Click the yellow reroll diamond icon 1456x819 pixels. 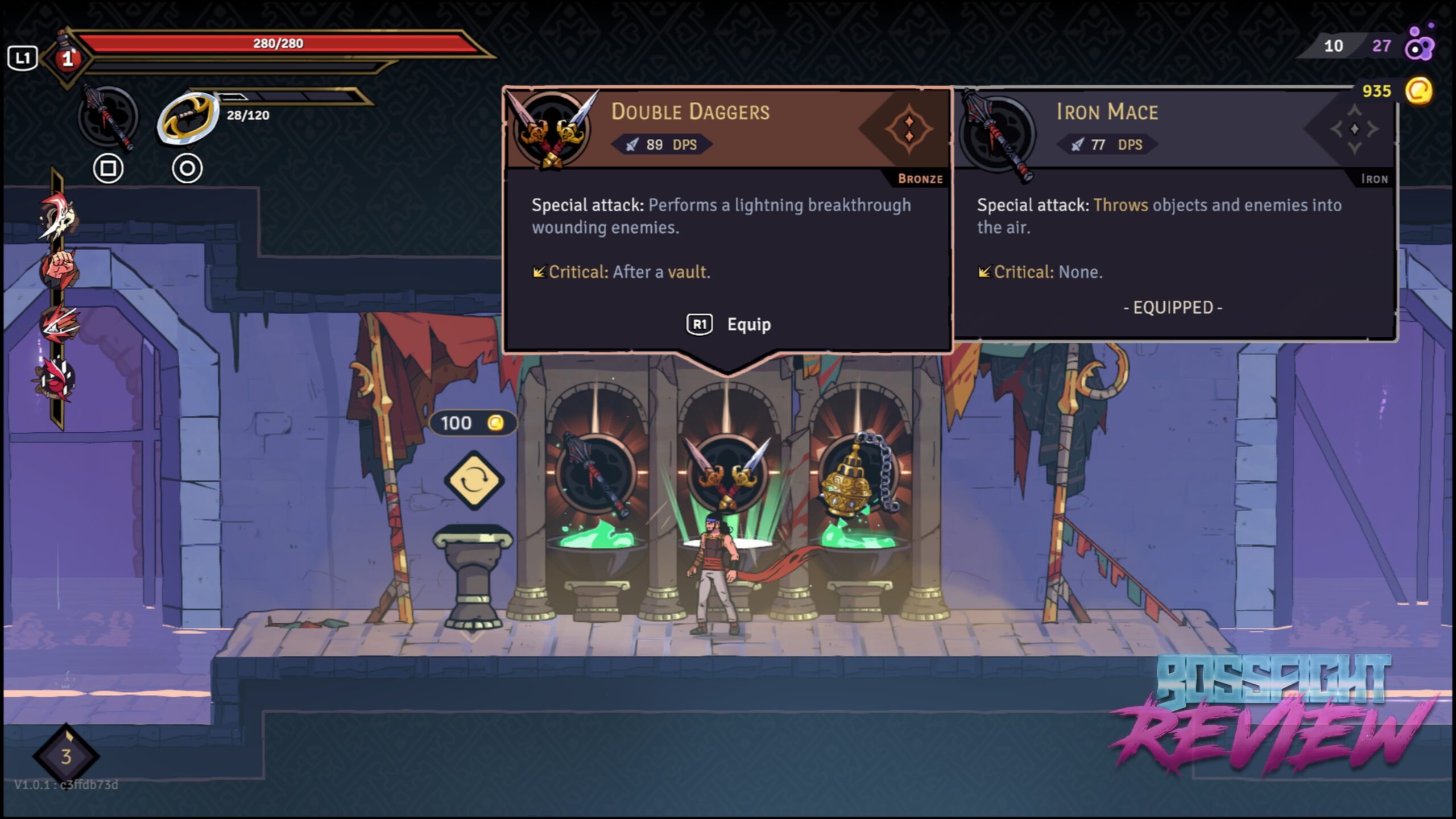point(473,481)
